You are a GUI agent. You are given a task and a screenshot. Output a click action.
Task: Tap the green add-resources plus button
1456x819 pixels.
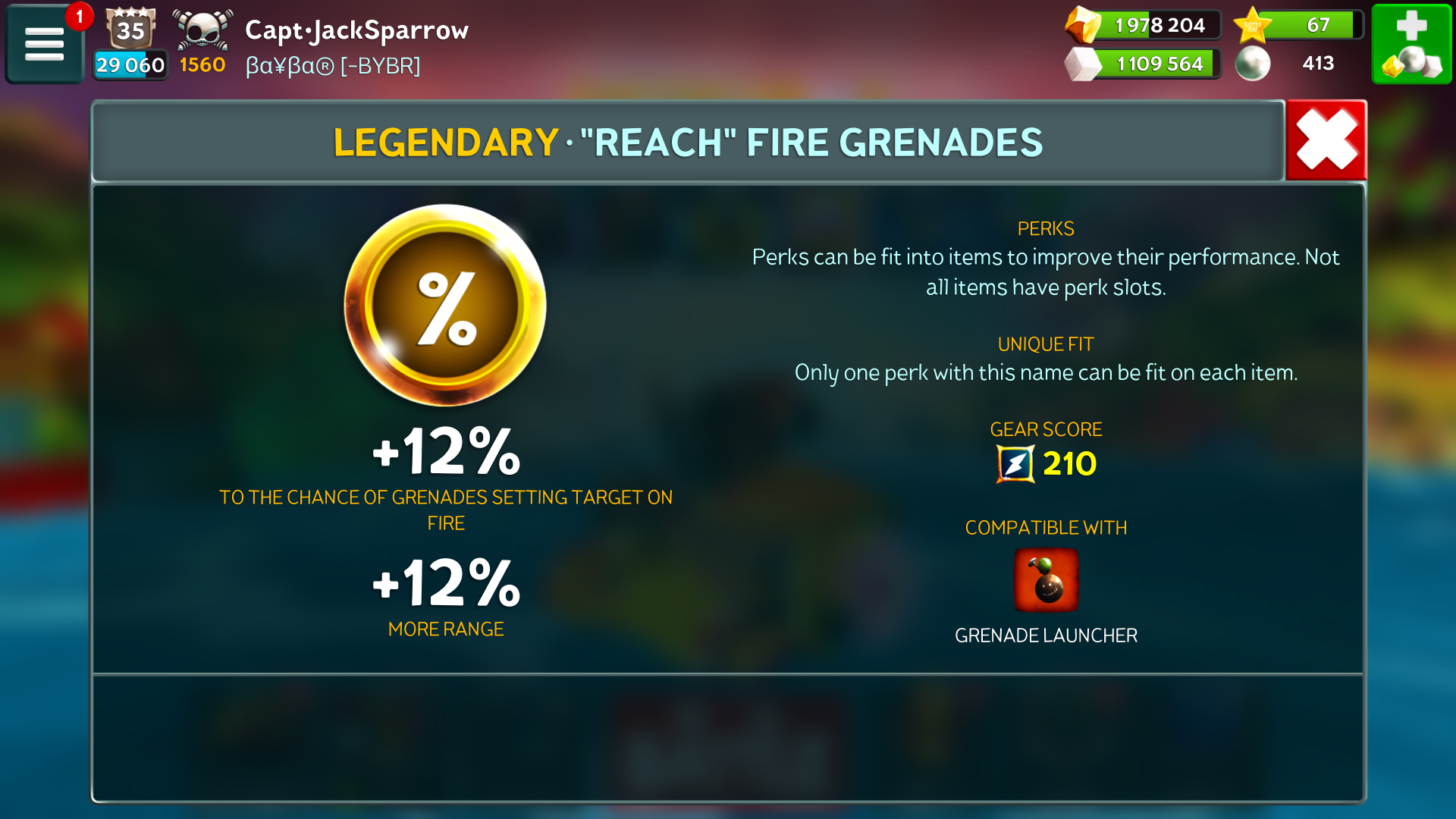click(x=1411, y=43)
